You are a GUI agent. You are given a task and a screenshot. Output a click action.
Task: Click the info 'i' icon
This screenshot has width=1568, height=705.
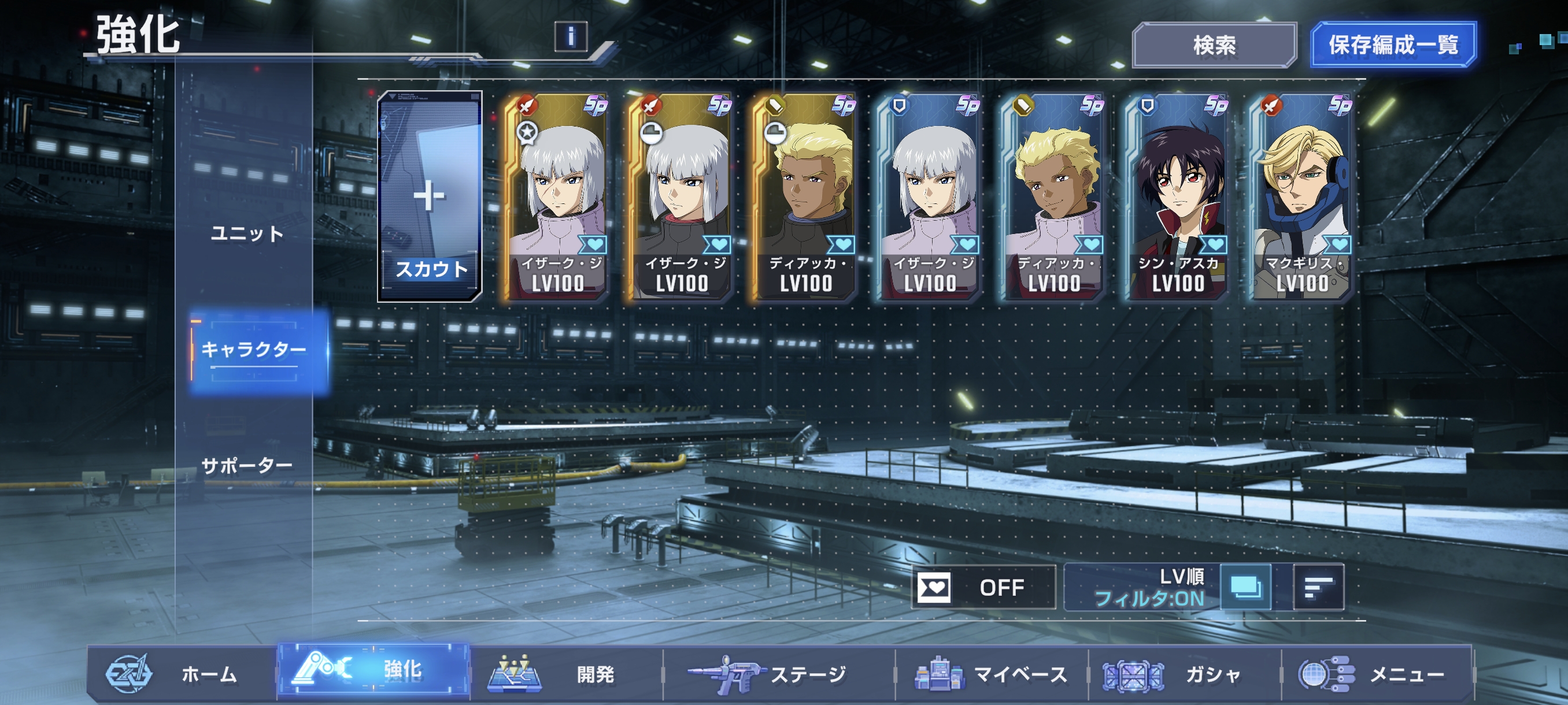[570, 36]
